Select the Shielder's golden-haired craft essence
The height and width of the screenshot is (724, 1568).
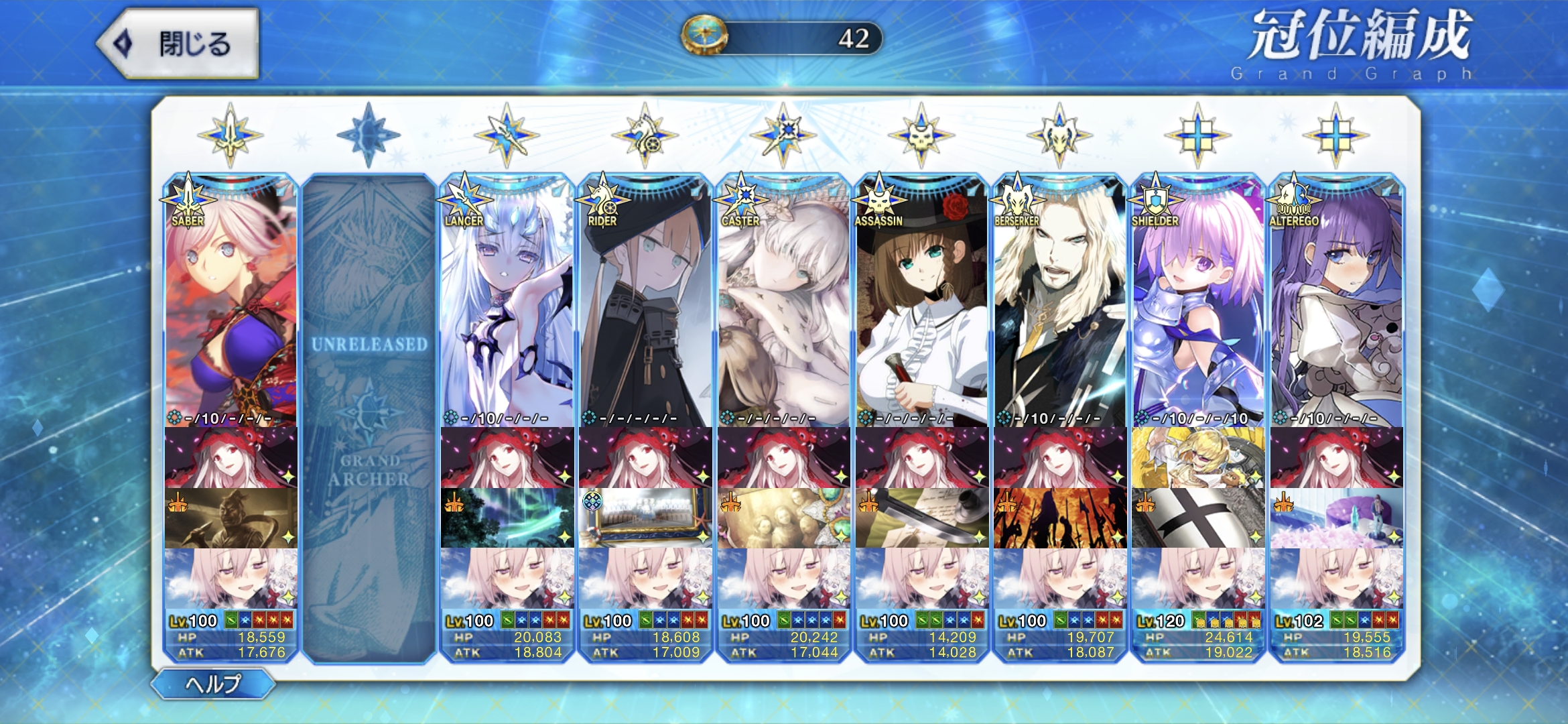click(1198, 457)
